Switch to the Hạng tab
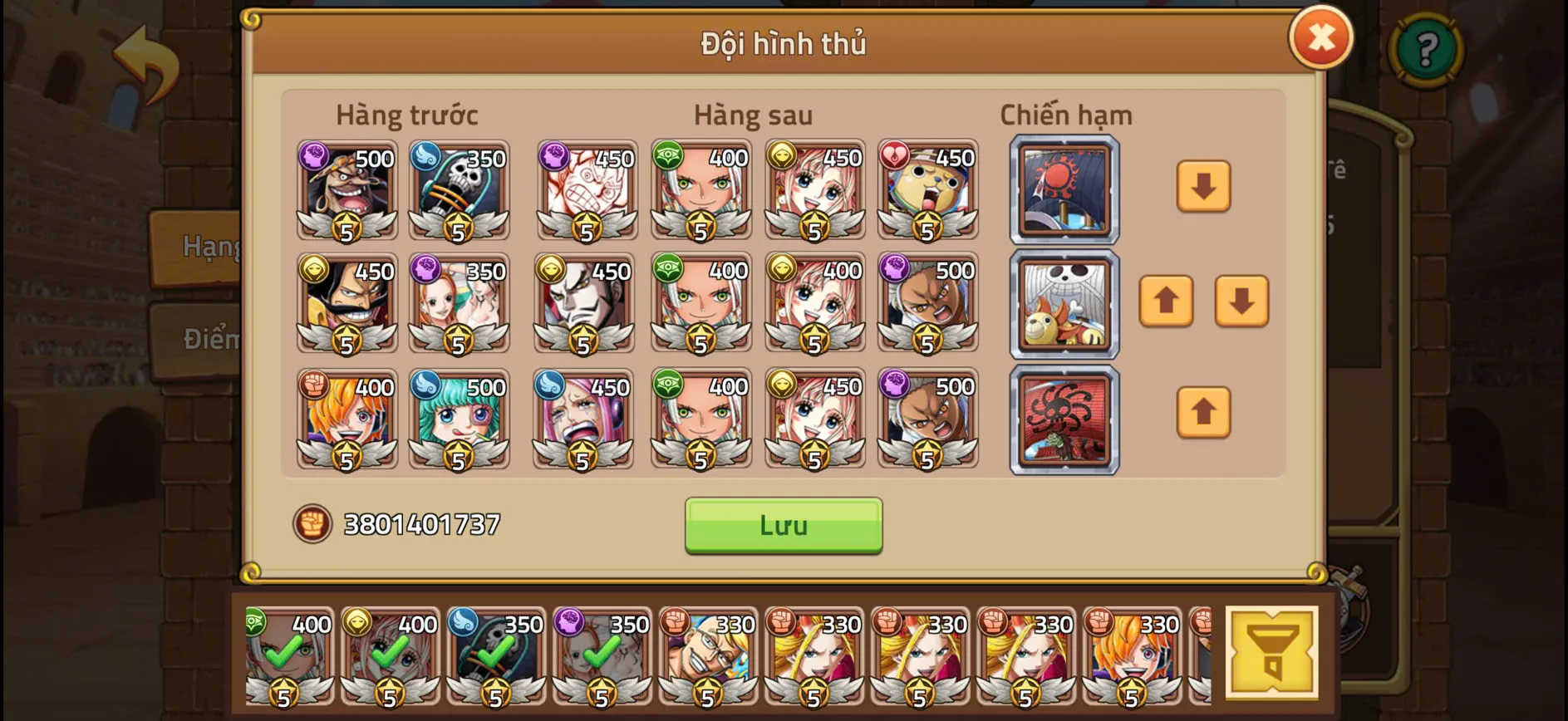The width and height of the screenshot is (1568, 721). pyautogui.click(x=208, y=247)
